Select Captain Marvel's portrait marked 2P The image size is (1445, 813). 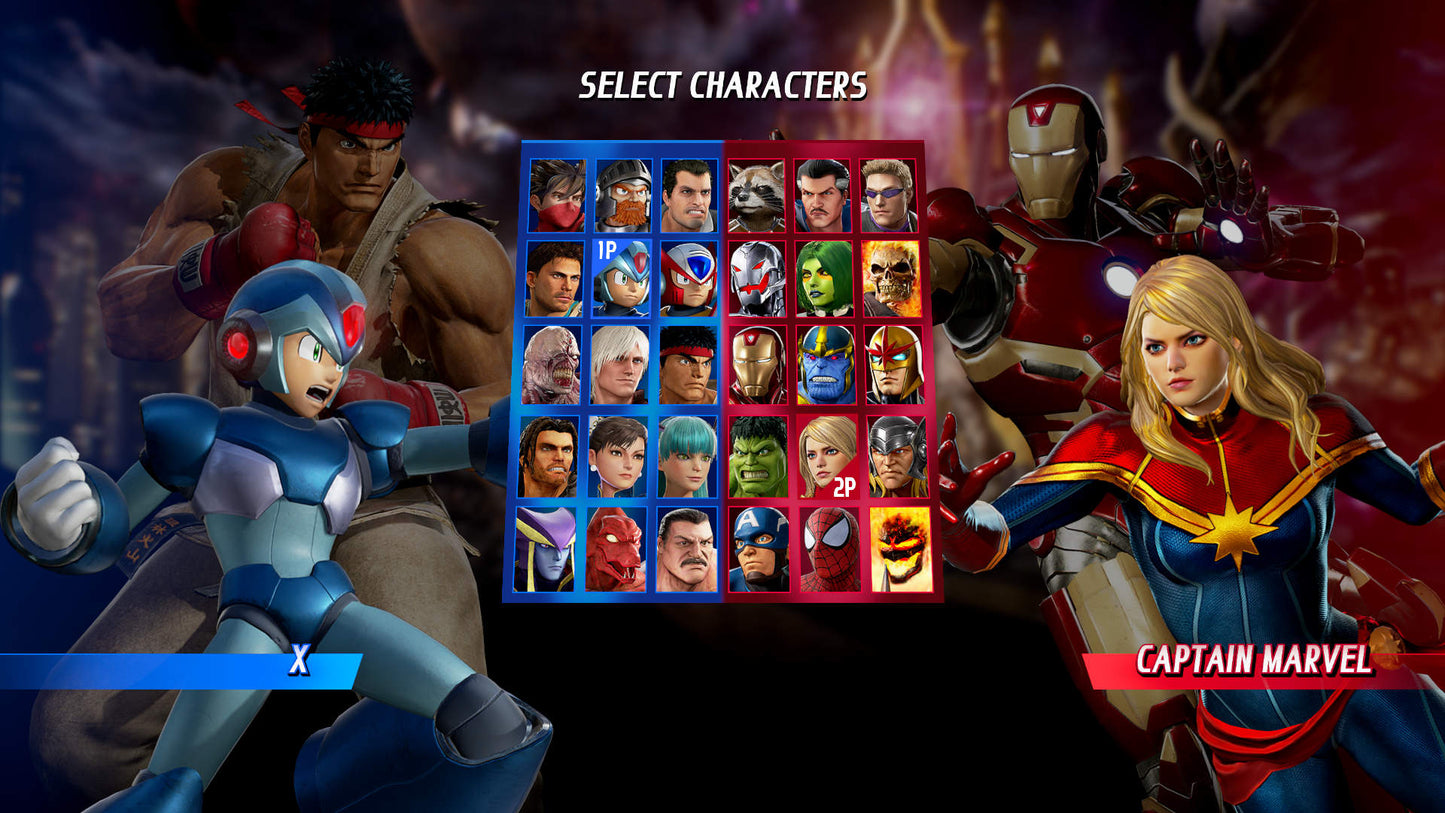pyautogui.click(x=826, y=458)
